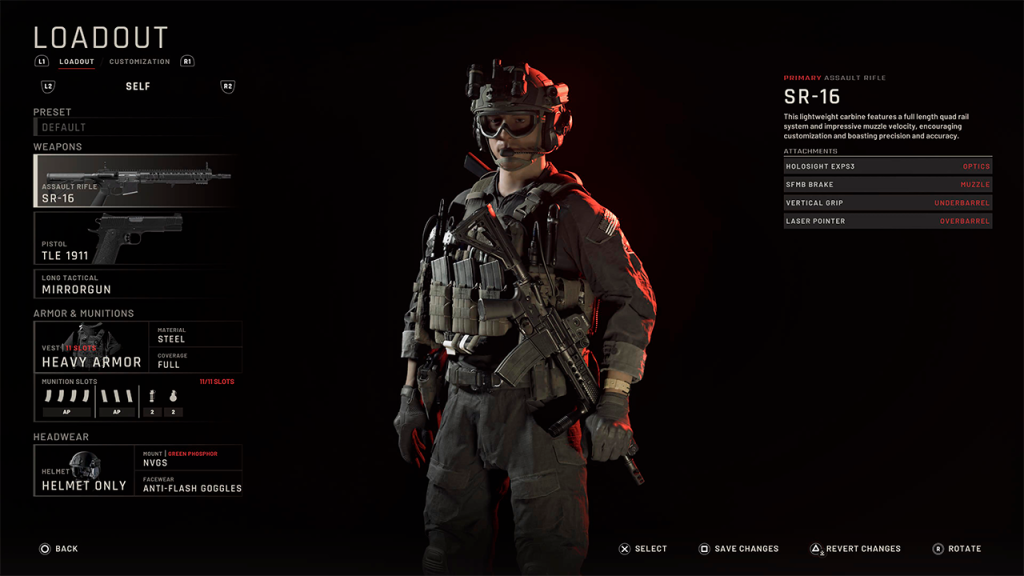Change the Steel armor material
This screenshot has height=576, width=1024.
tap(197, 334)
